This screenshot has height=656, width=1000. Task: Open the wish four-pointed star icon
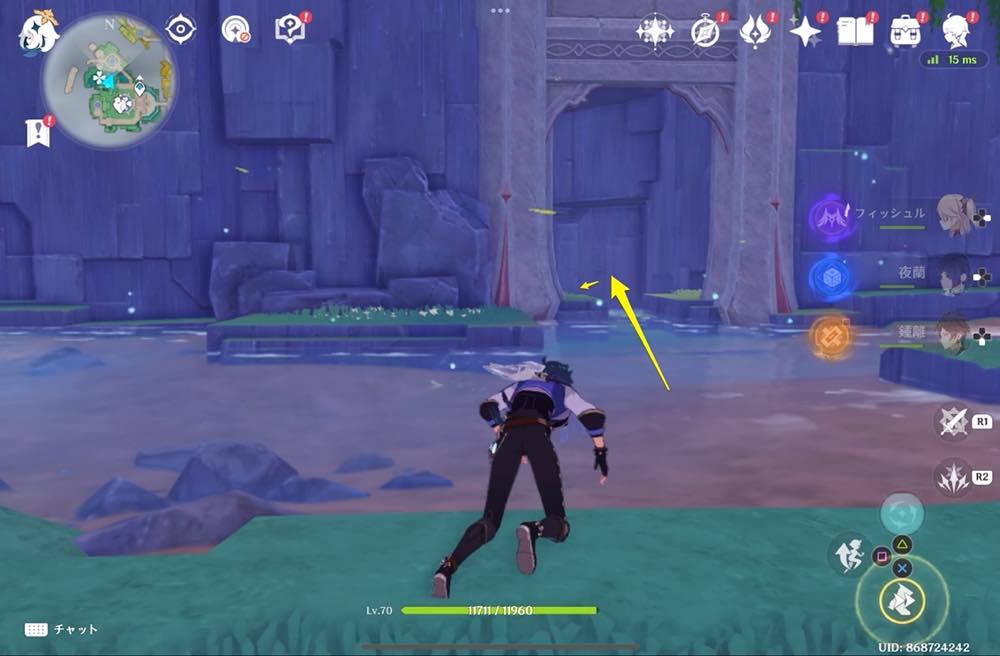pyautogui.click(x=804, y=31)
